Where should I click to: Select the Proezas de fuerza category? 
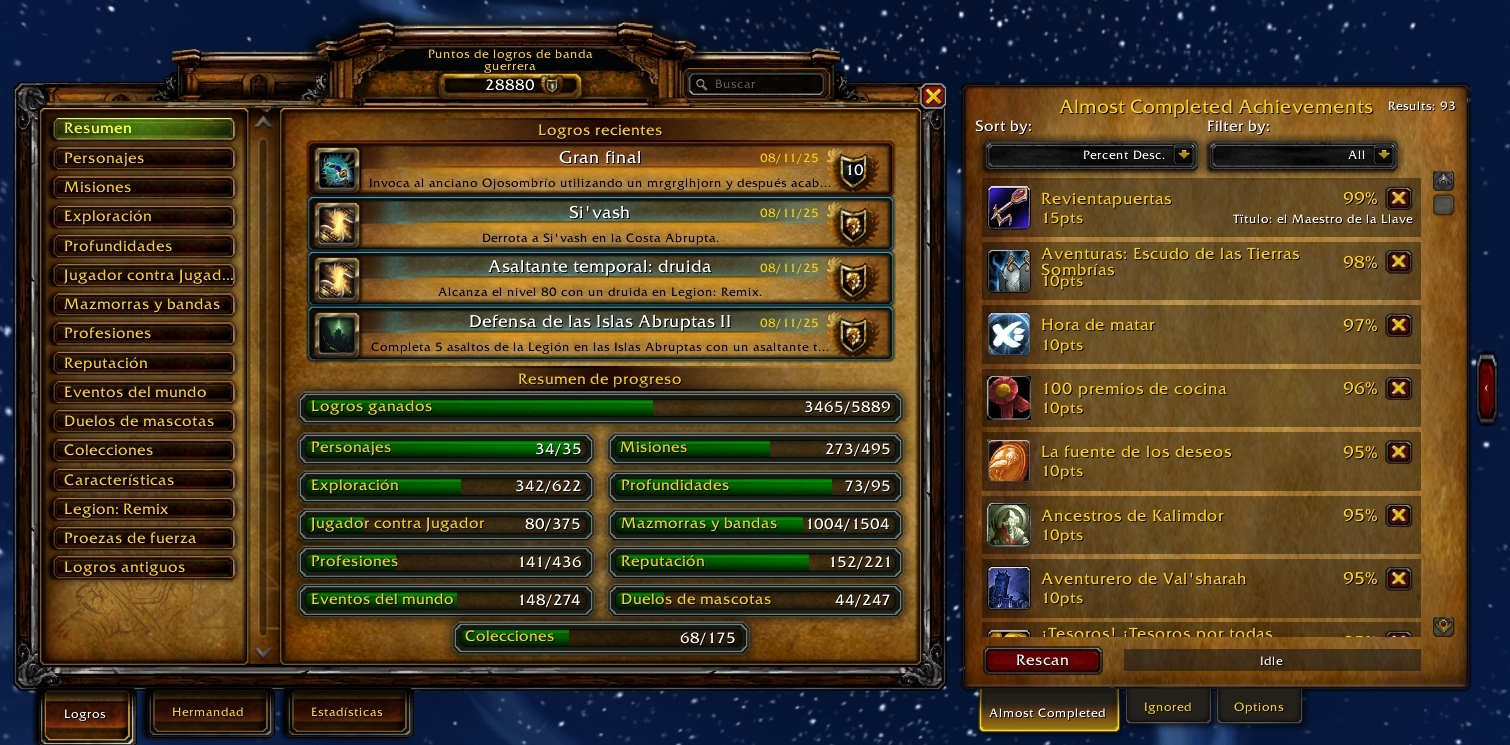[144, 538]
